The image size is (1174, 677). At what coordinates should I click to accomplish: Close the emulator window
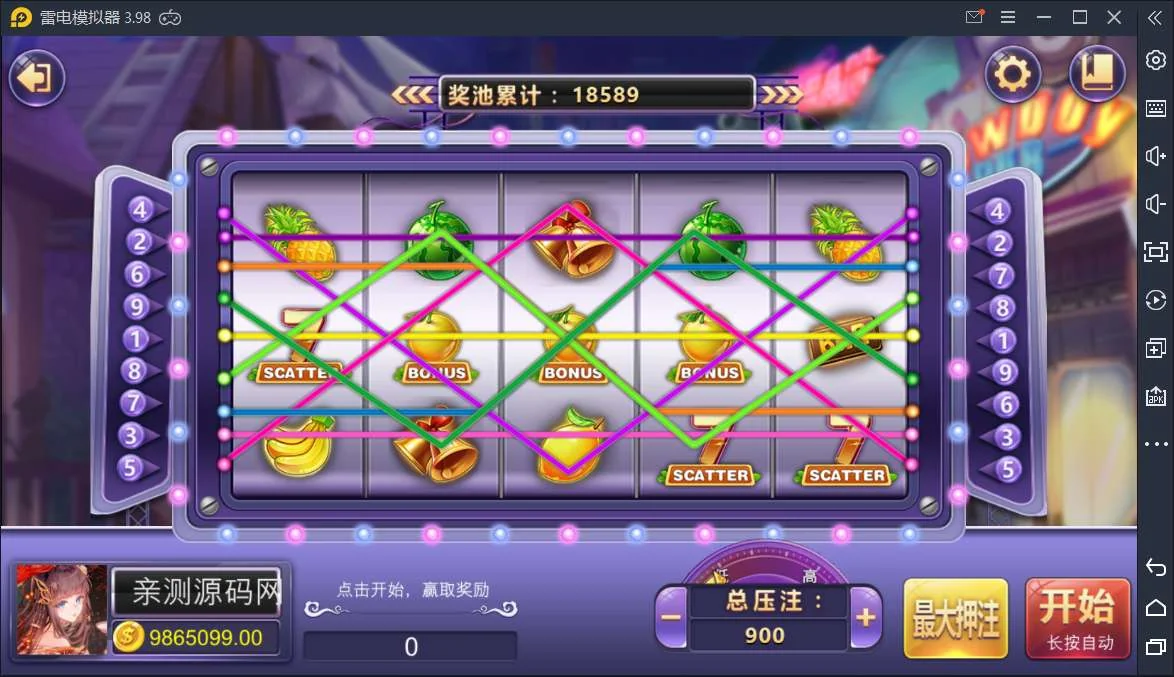[1114, 17]
